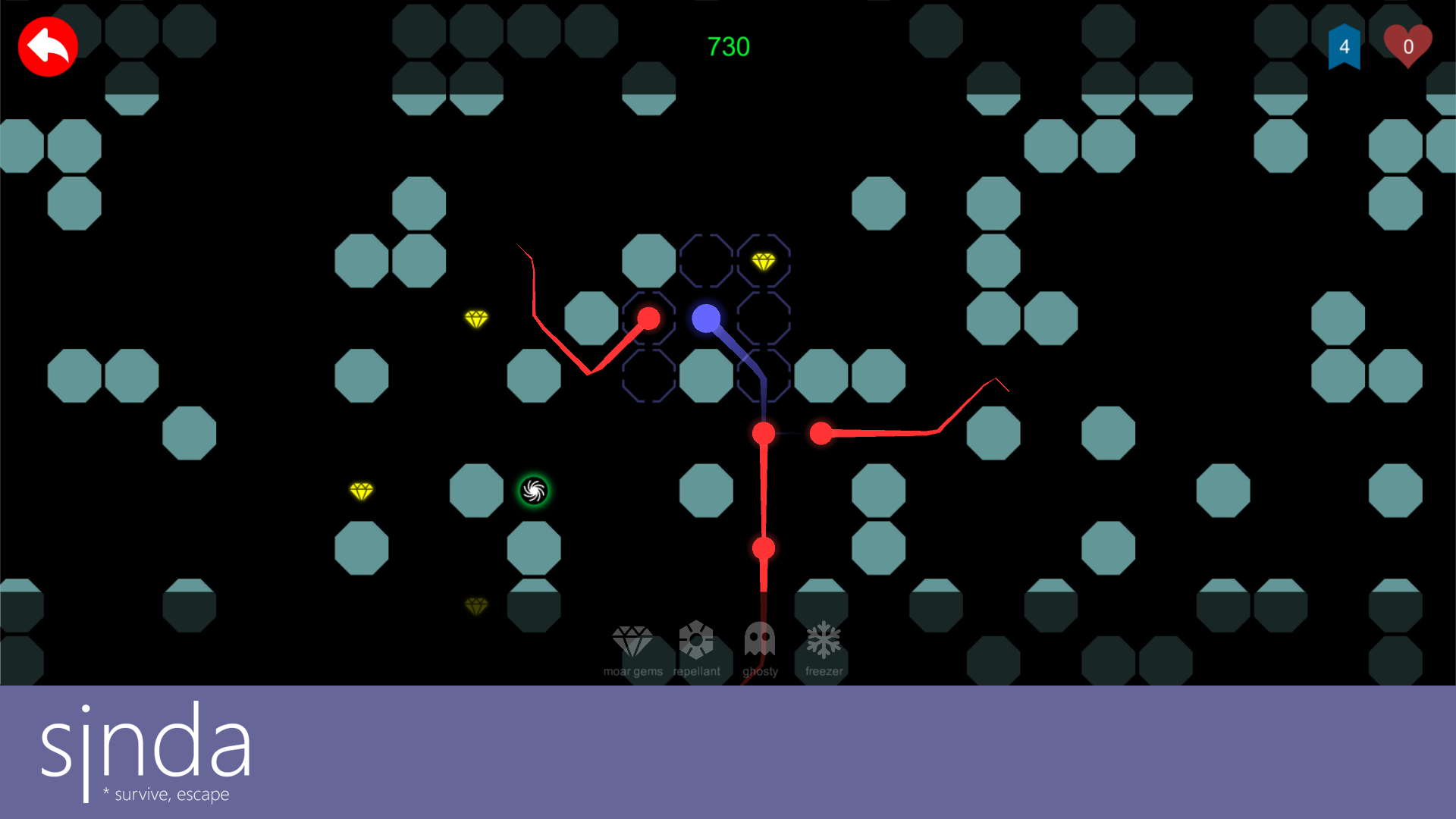Click the blue banner showing 4 gems collected
Viewport: 1456px width, 819px height.
(x=1345, y=47)
